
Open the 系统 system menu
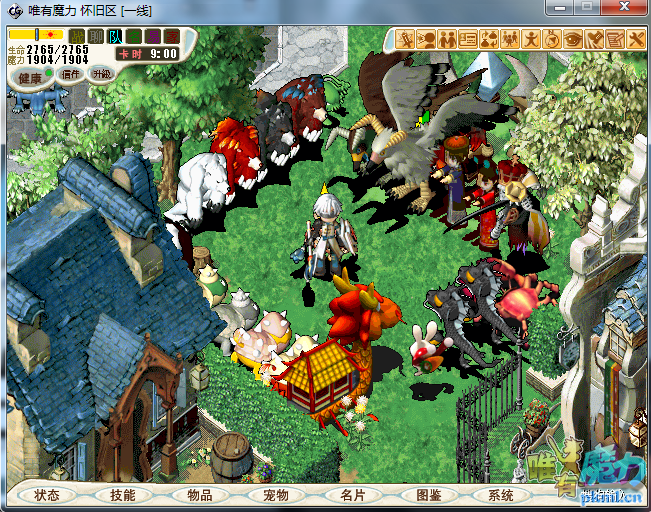tap(501, 495)
